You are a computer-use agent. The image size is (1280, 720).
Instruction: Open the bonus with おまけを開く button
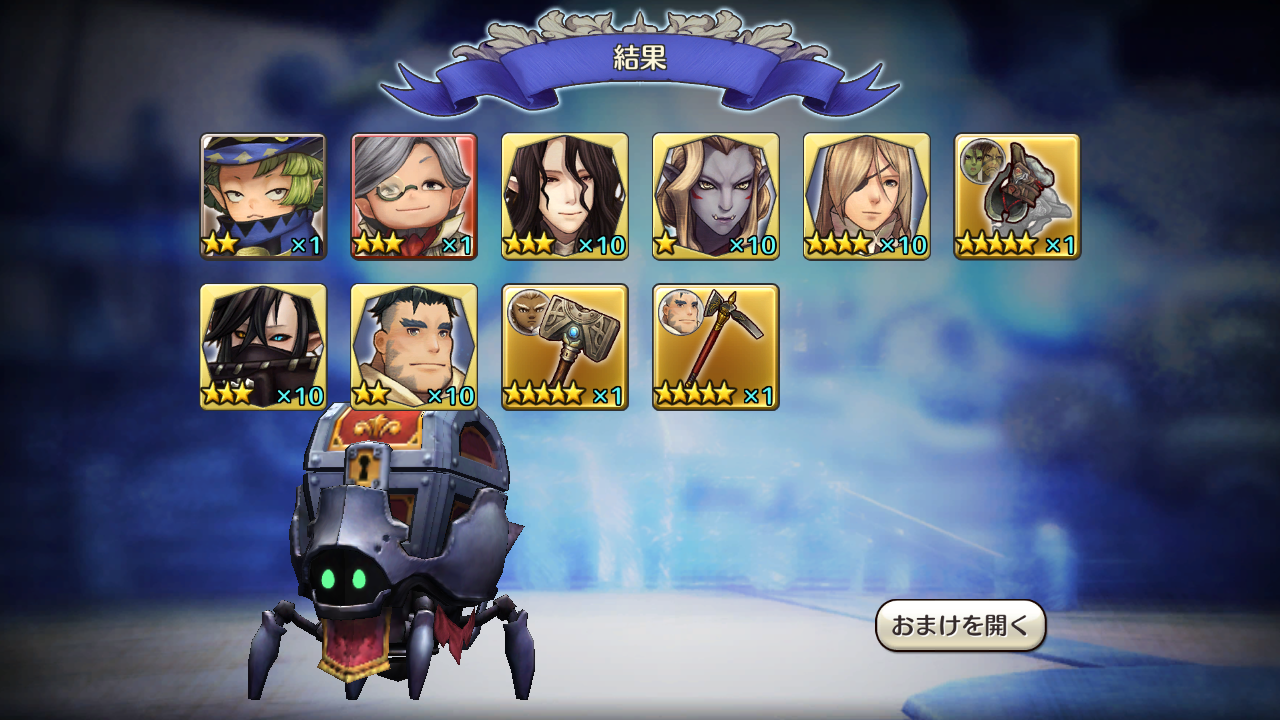(x=960, y=626)
